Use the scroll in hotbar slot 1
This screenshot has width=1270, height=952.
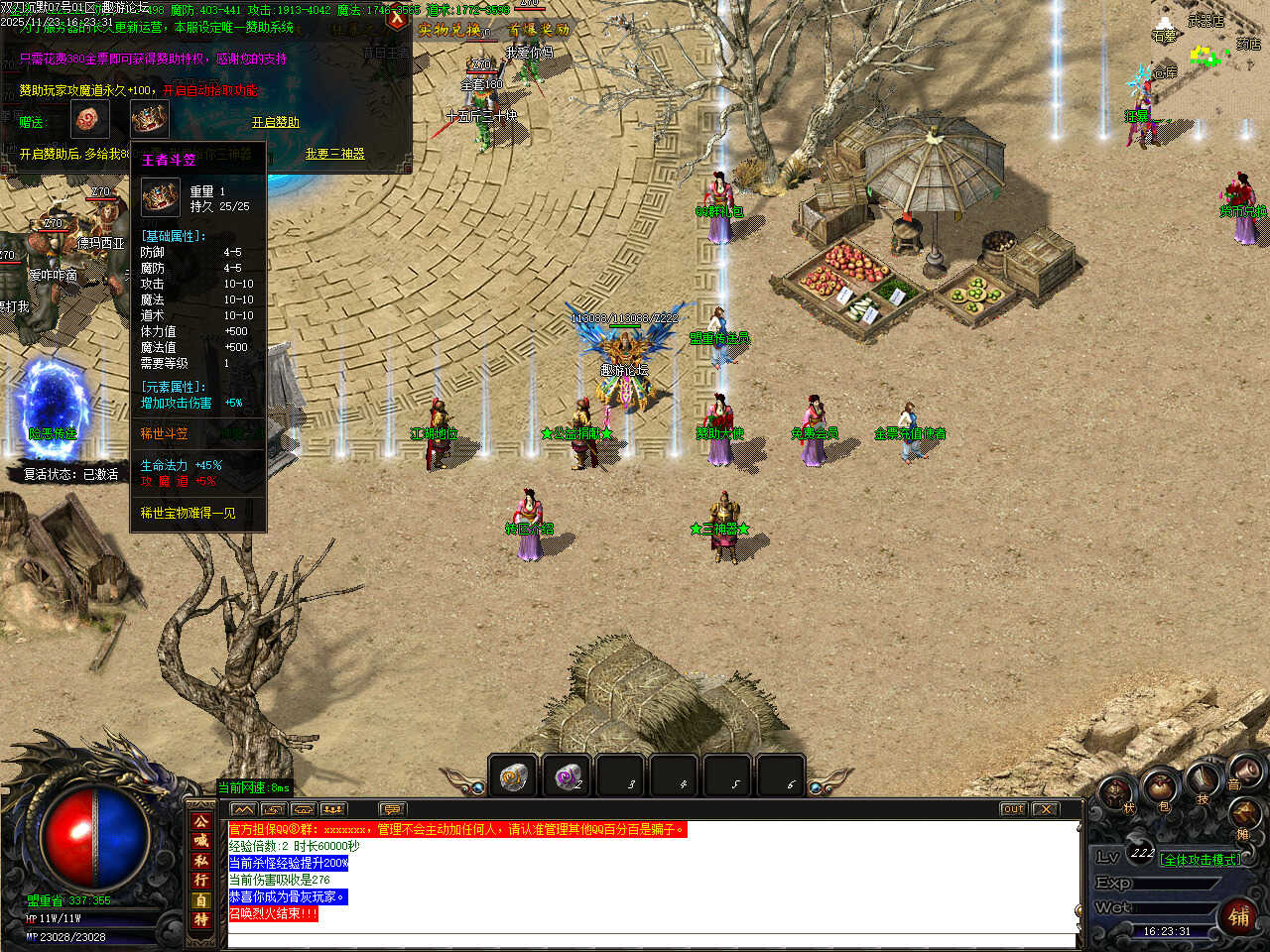coord(513,776)
